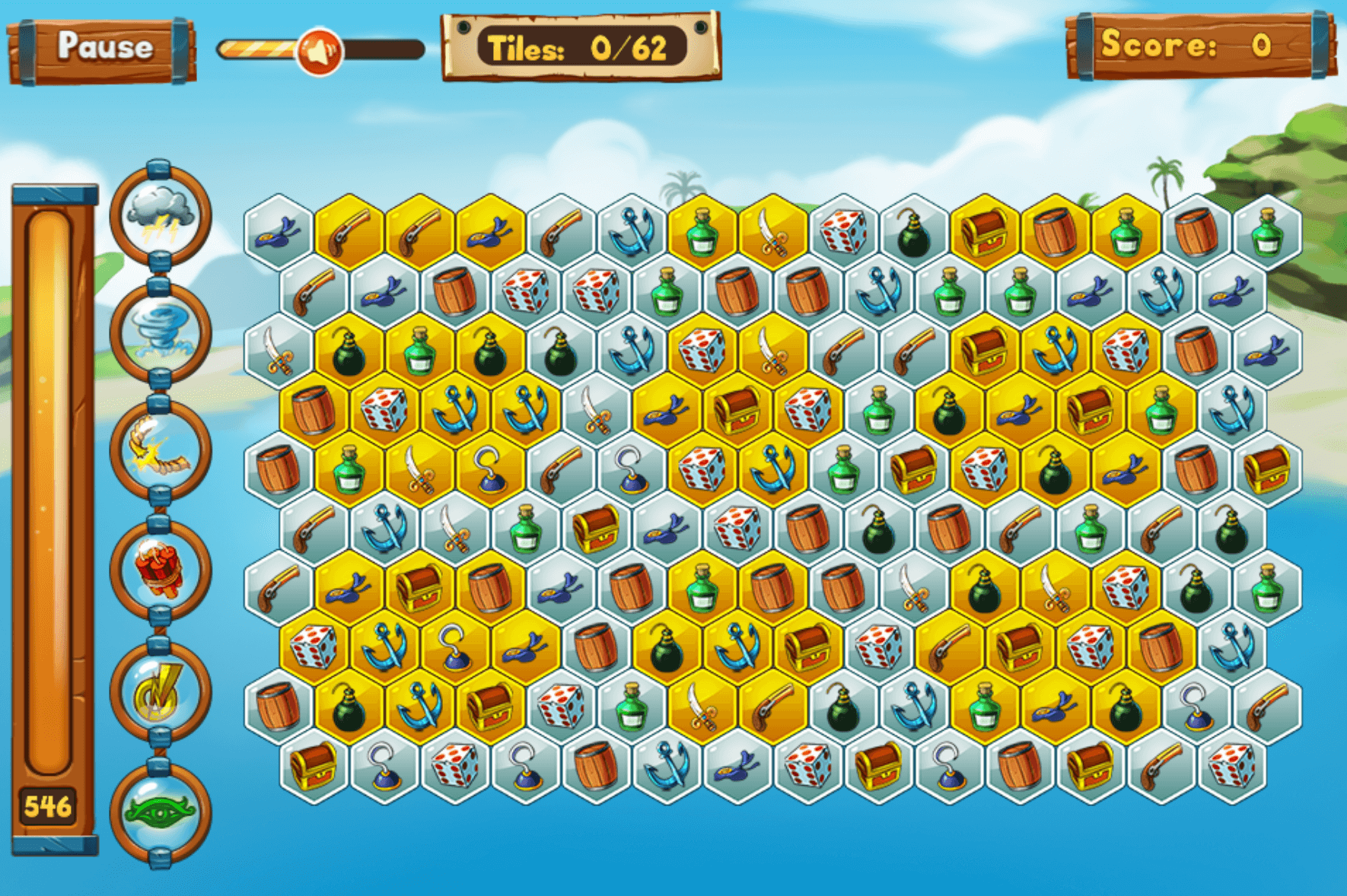Use the tornado power-up
1347x896 pixels.
160,333
